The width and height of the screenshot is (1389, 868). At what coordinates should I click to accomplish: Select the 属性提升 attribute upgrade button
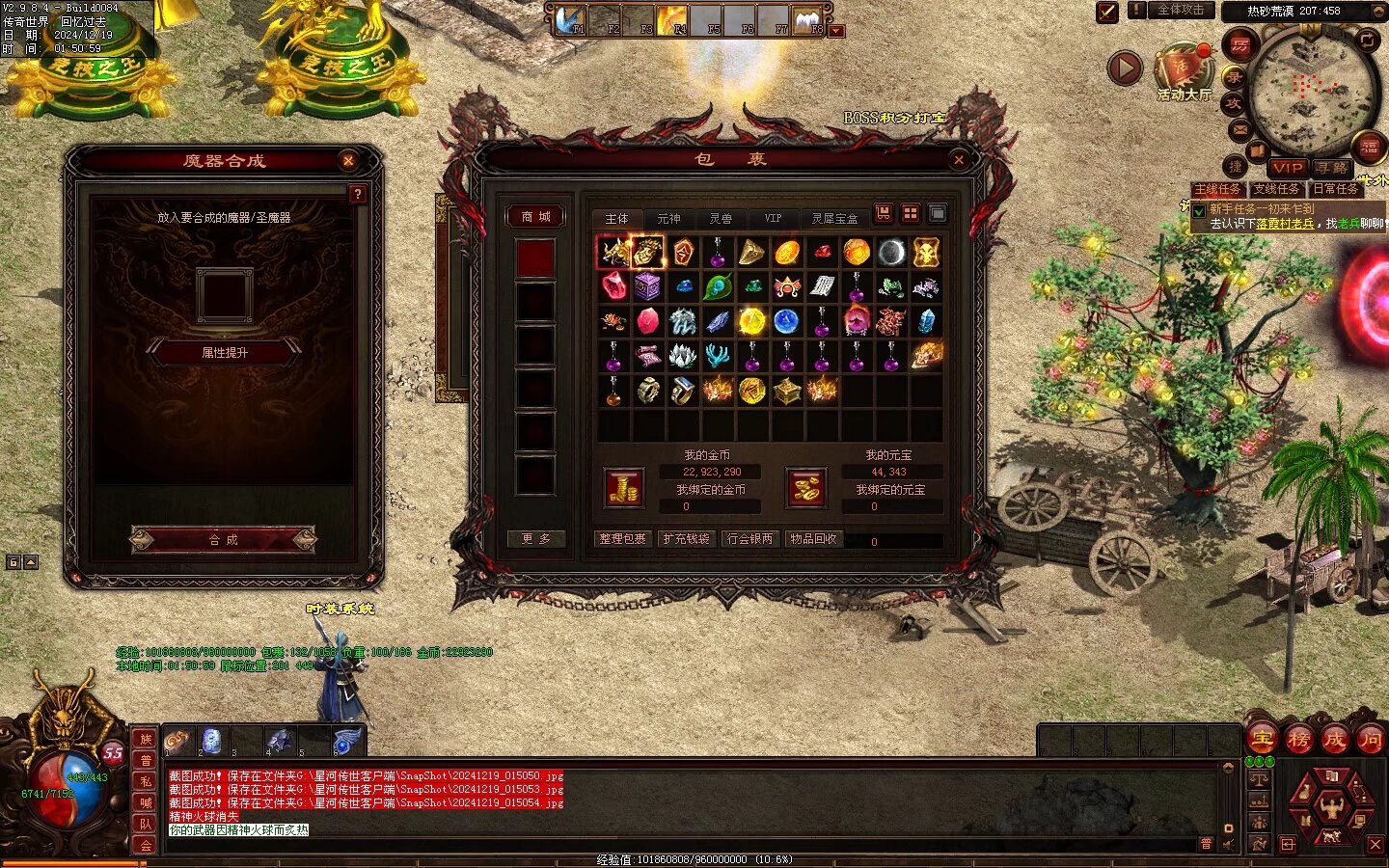[224, 353]
